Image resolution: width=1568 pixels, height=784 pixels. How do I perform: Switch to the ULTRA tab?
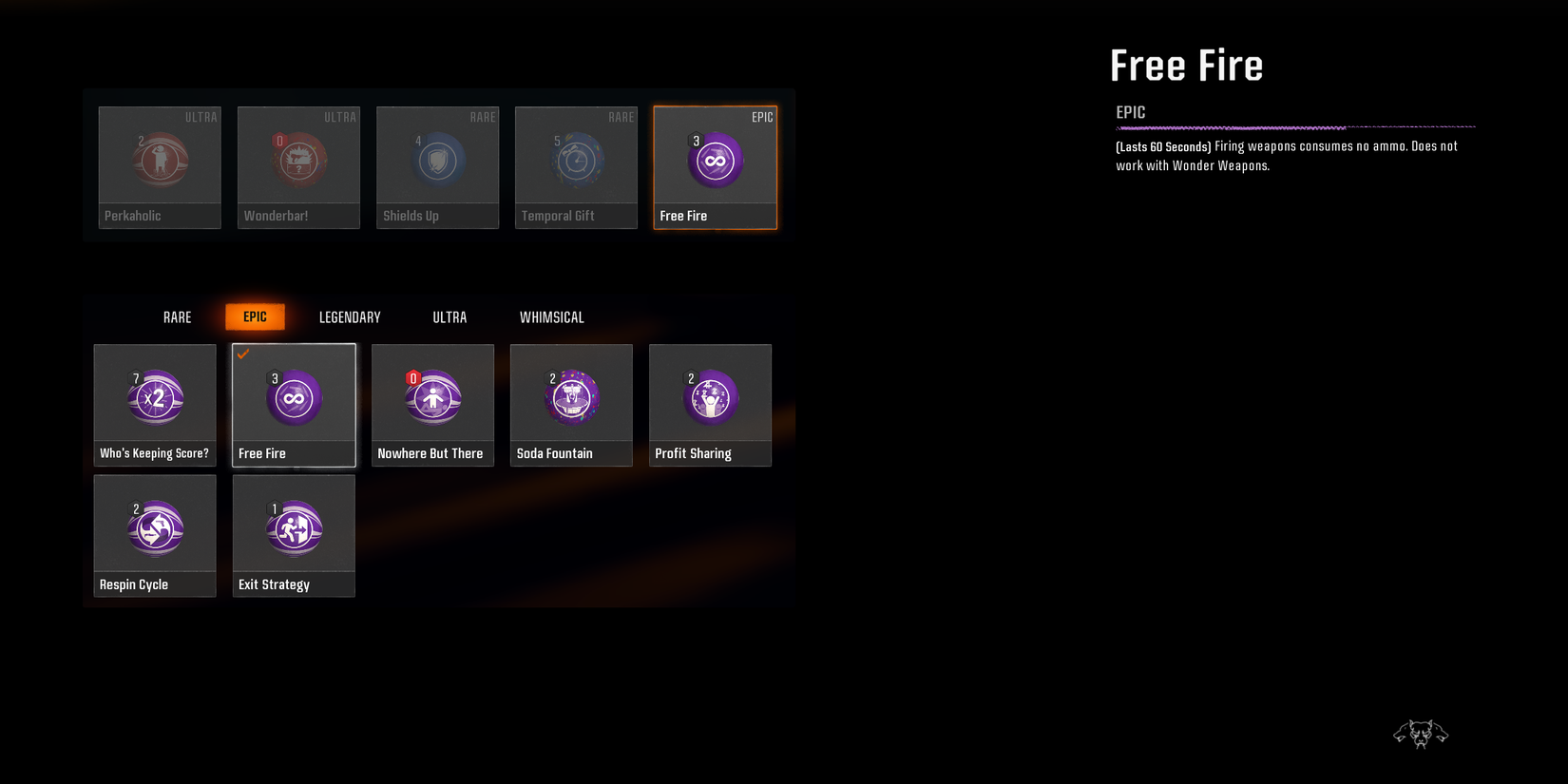click(449, 316)
